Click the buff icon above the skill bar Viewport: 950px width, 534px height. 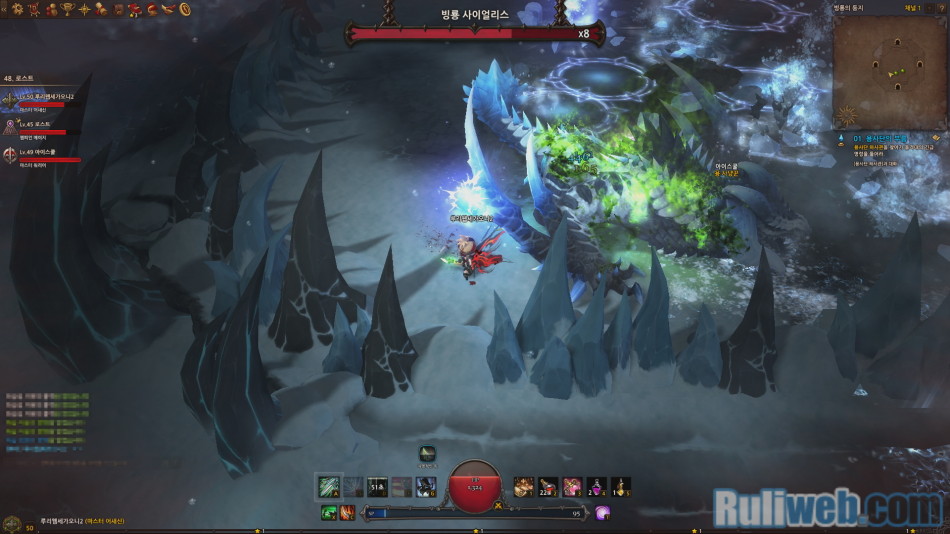point(427,454)
